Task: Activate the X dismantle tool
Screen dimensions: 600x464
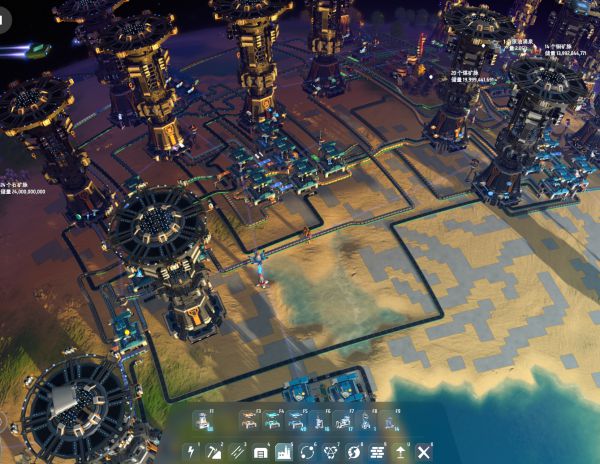Action: pos(424,452)
